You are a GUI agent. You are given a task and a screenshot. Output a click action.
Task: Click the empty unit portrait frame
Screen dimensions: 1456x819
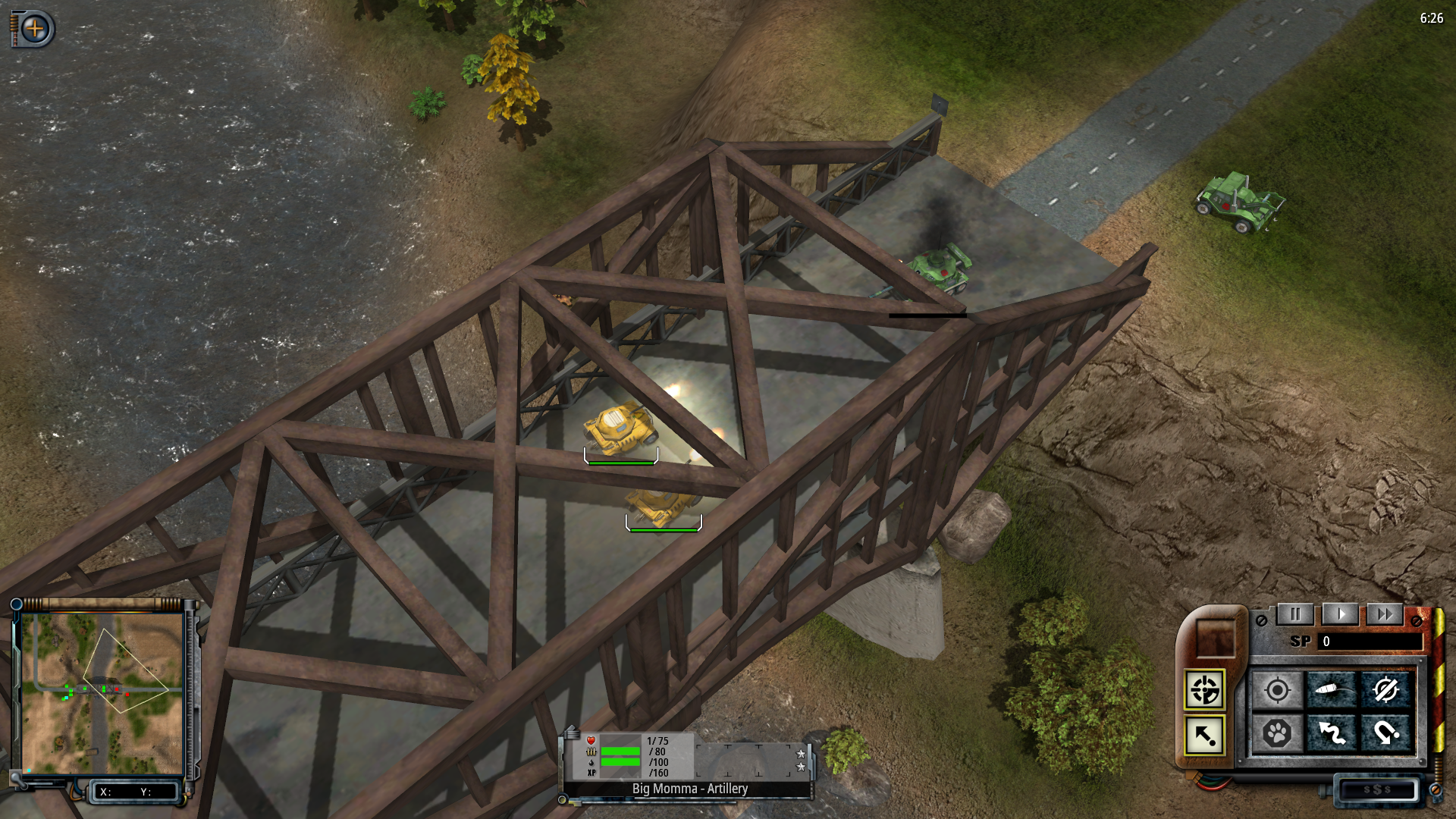pyautogui.click(x=1216, y=637)
